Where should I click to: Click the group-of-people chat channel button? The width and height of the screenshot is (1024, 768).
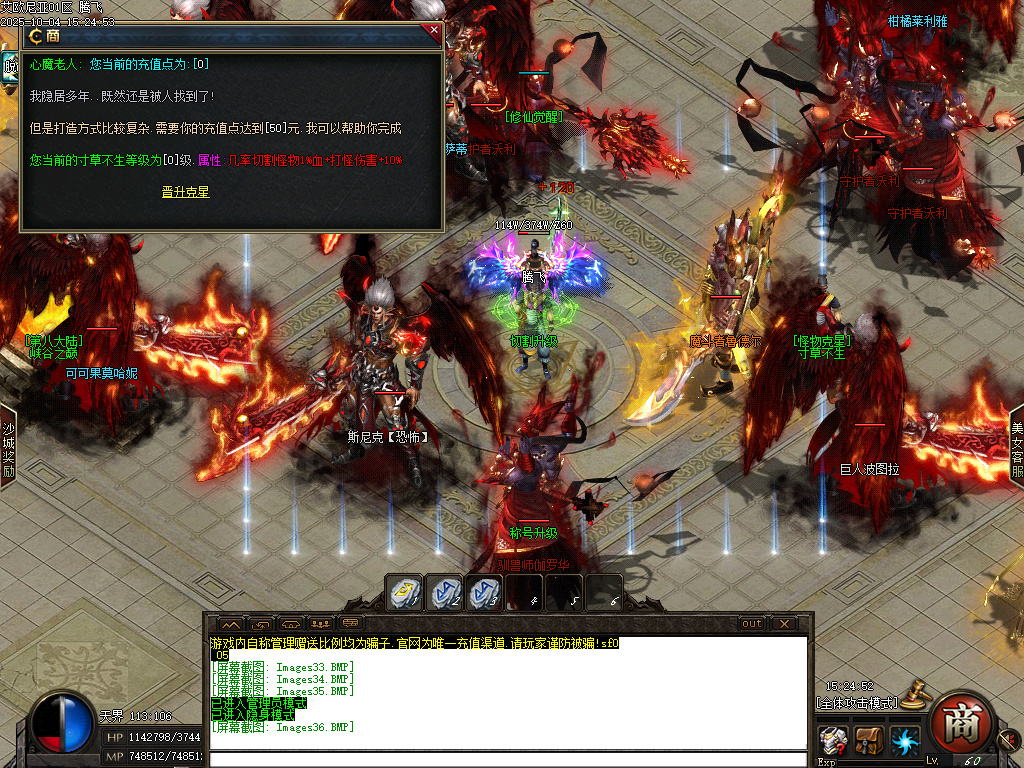[321, 623]
